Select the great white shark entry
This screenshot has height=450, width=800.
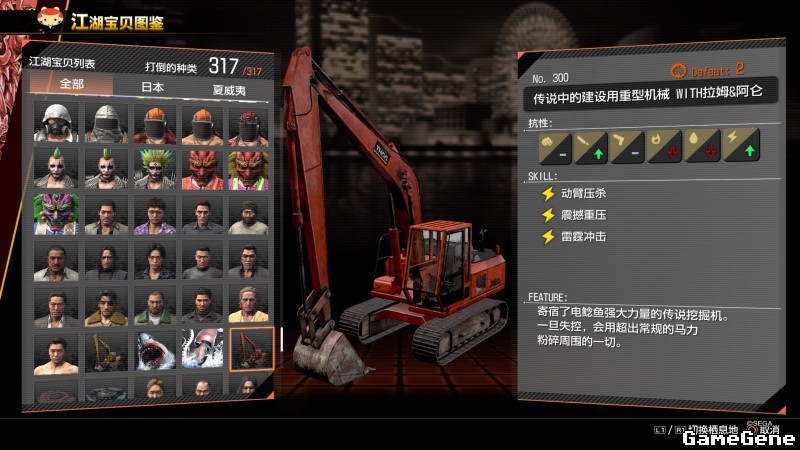[154, 350]
